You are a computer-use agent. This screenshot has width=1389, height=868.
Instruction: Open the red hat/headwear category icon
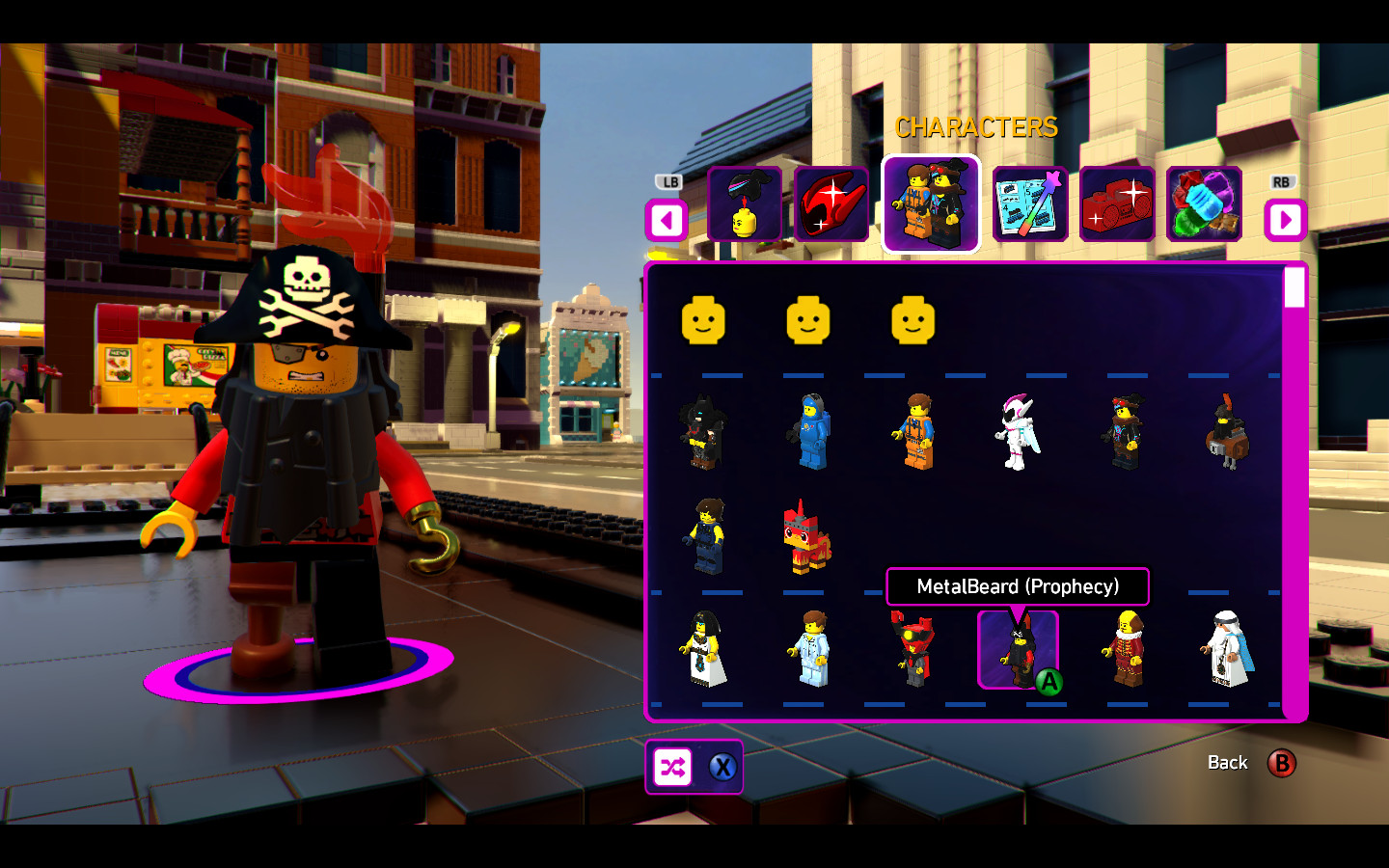pos(832,204)
